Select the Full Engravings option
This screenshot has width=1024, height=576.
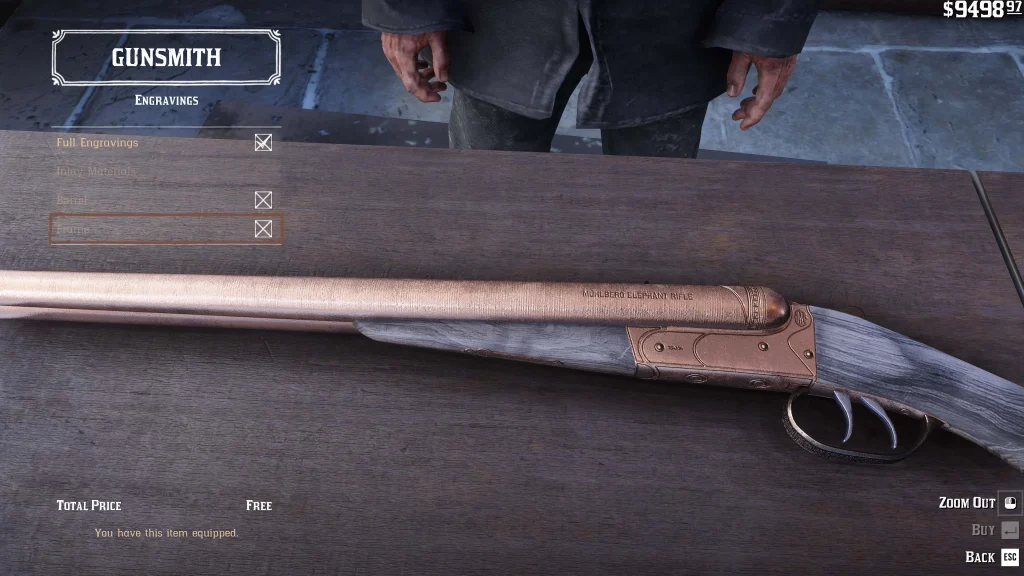click(x=98, y=143)
